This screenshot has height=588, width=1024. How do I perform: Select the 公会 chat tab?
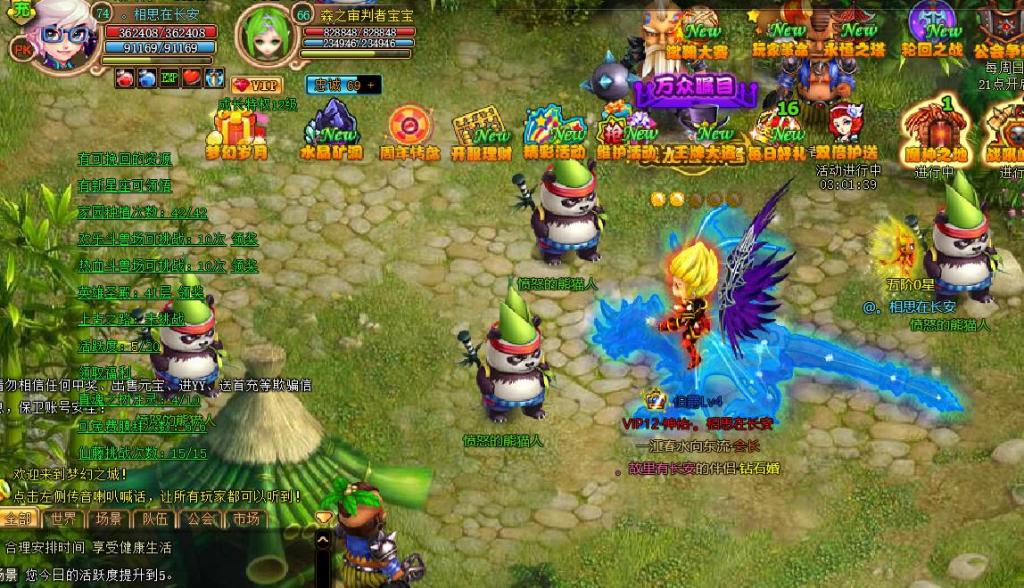pyautogui.click(x=200, y=518)
